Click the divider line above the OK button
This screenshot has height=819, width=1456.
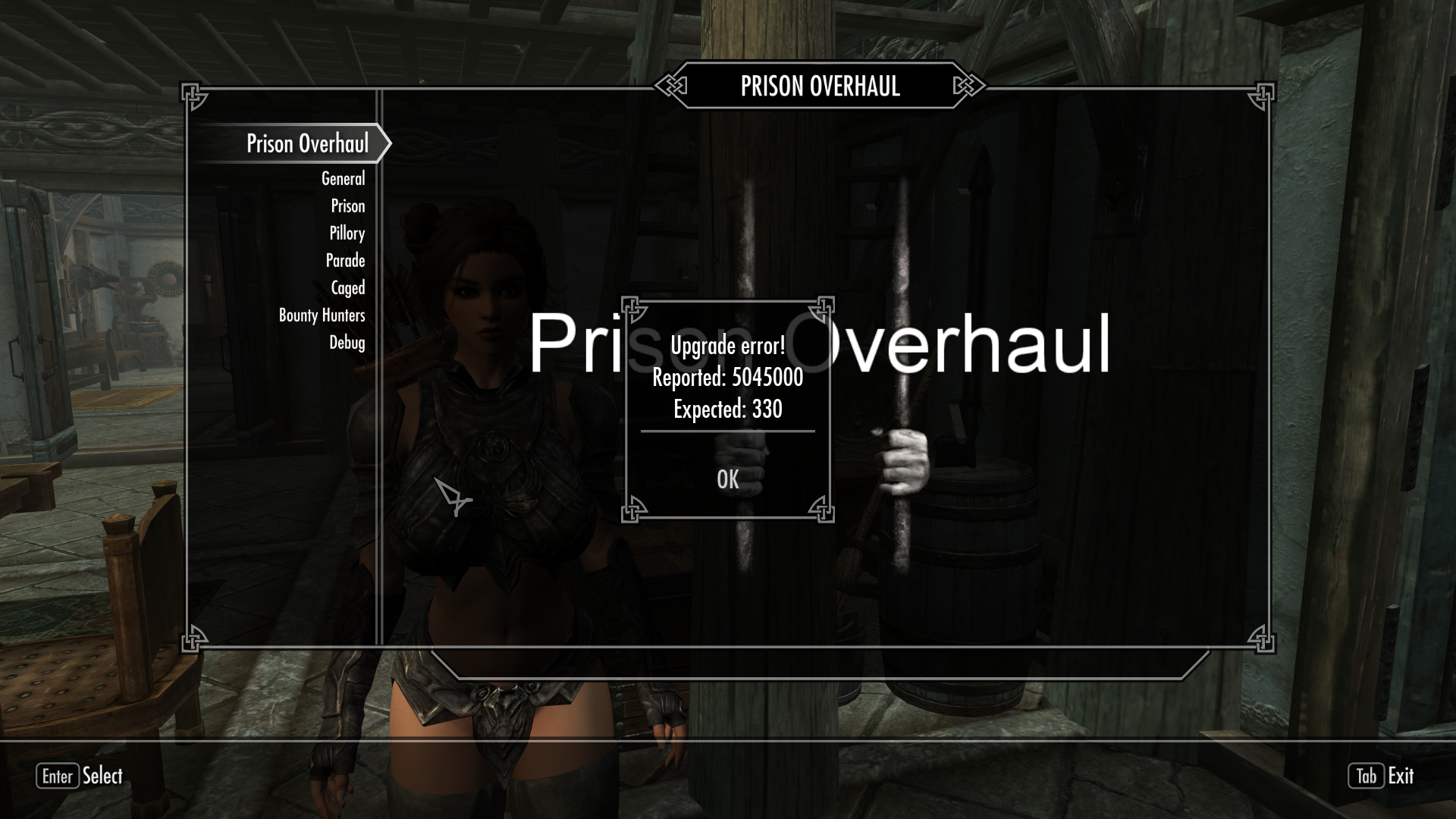coord(727,432)
